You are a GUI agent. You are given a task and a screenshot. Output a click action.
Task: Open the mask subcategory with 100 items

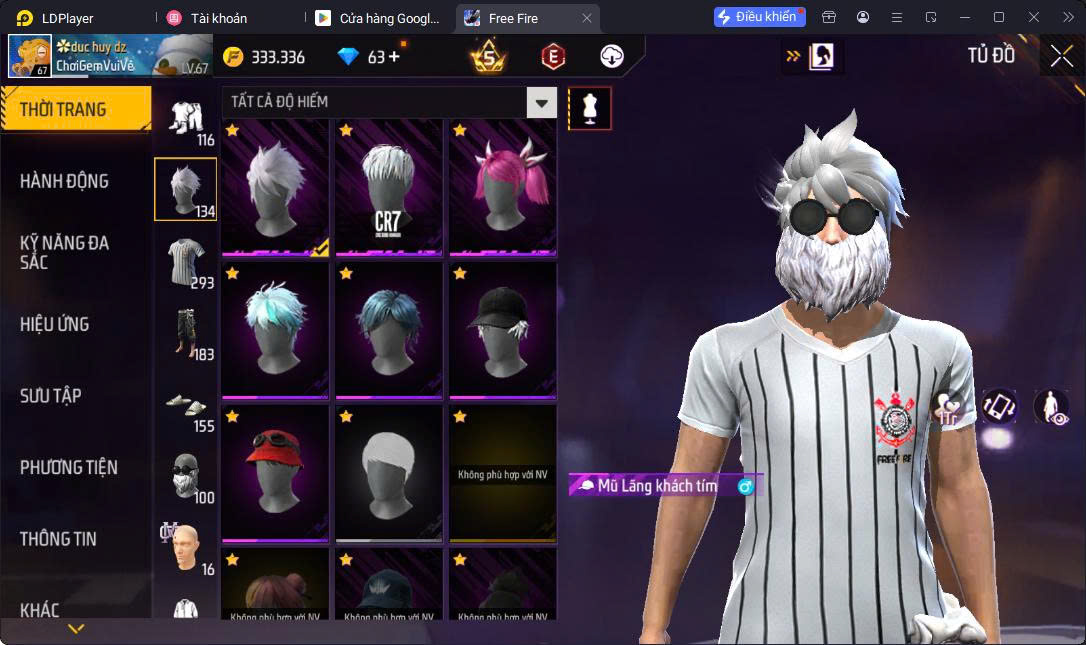[186, 478]
